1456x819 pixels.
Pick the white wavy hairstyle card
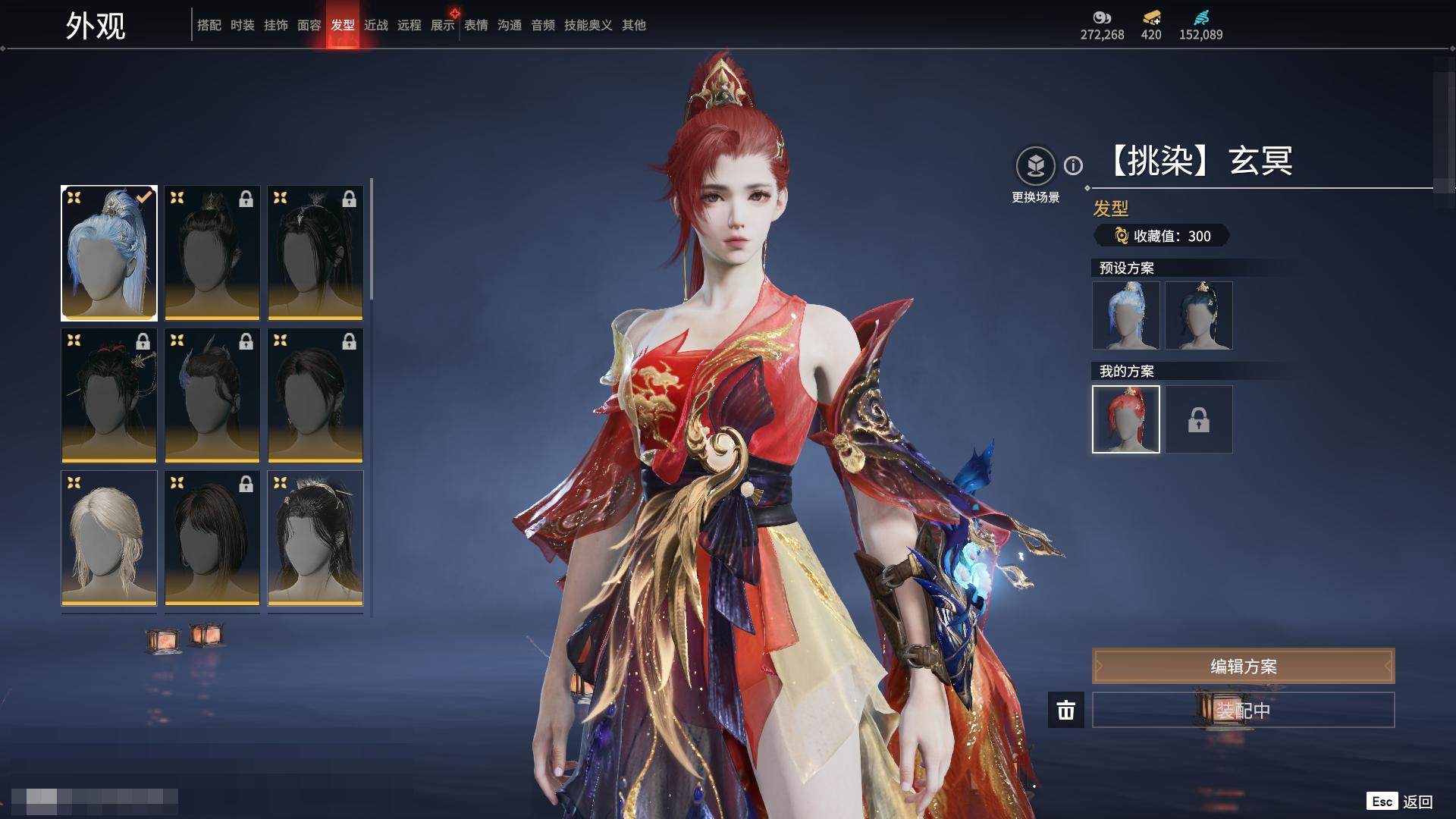(x=109, y=538)
